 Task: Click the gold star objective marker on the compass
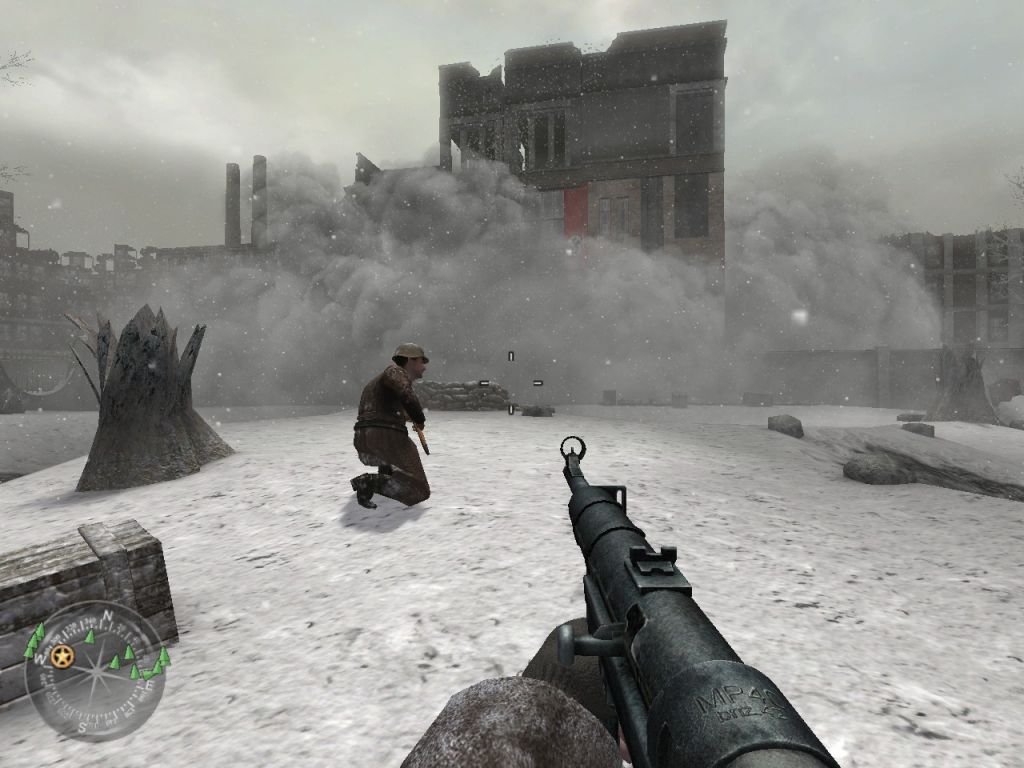tap(63, 656)
